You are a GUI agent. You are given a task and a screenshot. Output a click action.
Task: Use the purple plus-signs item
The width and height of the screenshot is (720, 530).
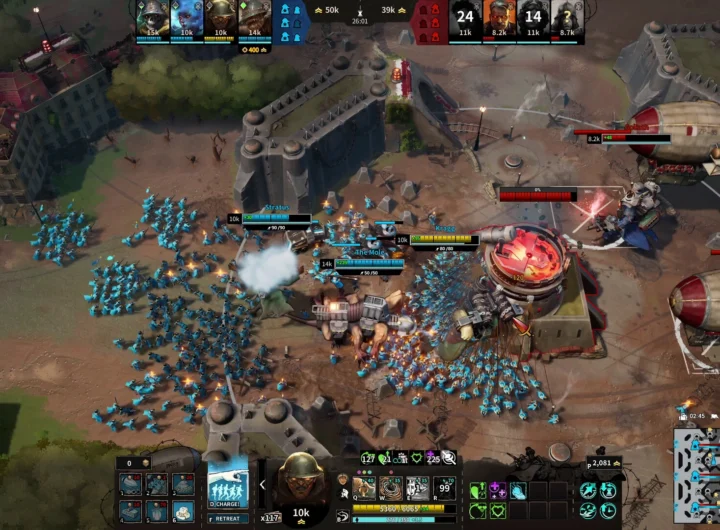[x=497, y=490]
